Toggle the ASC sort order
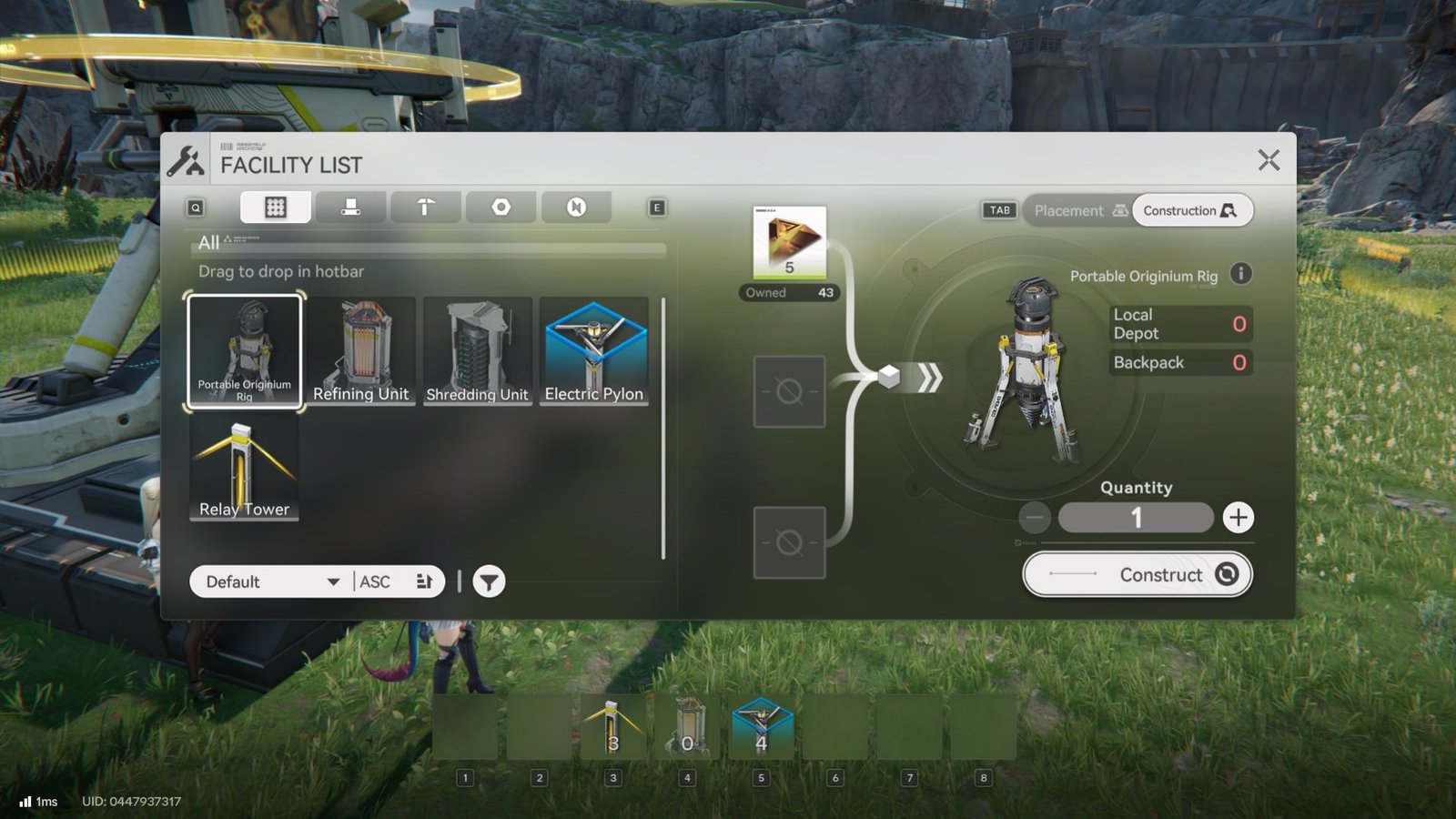This screenshot has height=819, width=1456. tap(375, 581)
